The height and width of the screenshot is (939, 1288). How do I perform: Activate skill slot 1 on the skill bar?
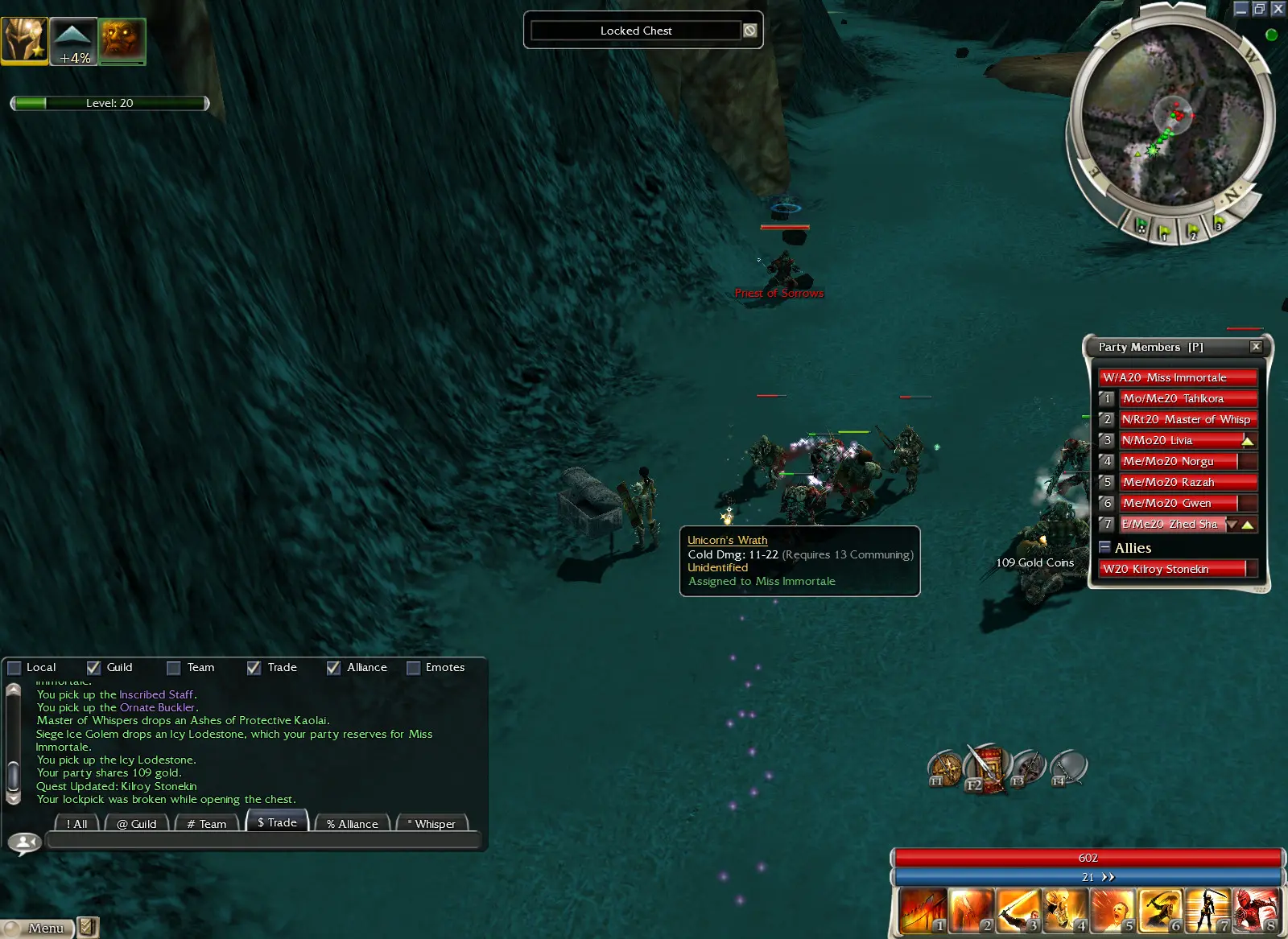point(923,910)
